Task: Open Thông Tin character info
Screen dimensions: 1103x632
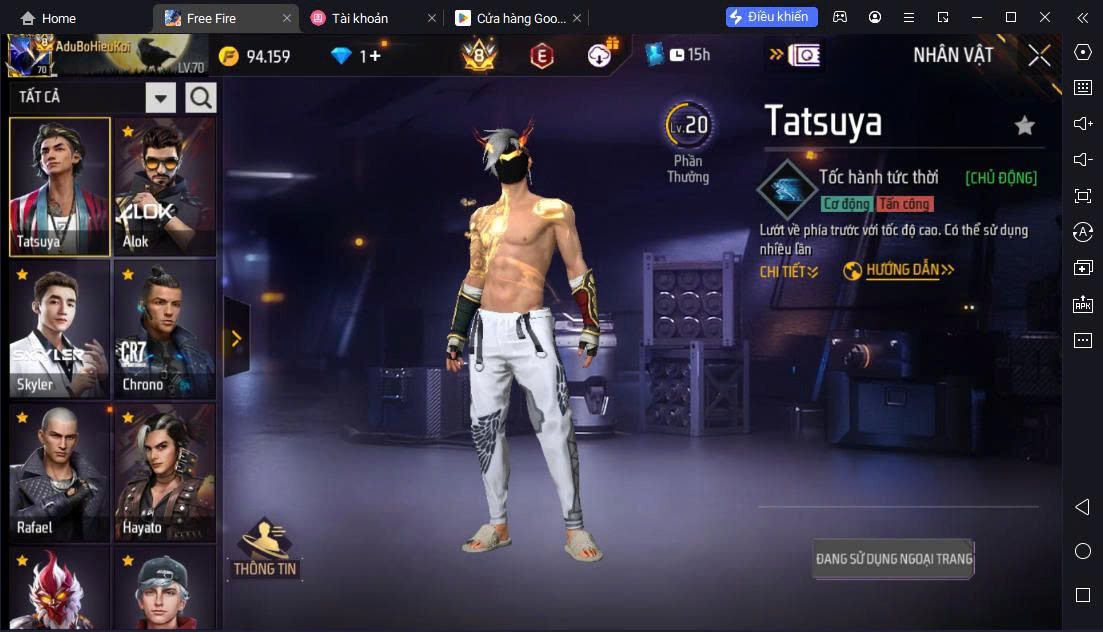Action: coord(265,548)
